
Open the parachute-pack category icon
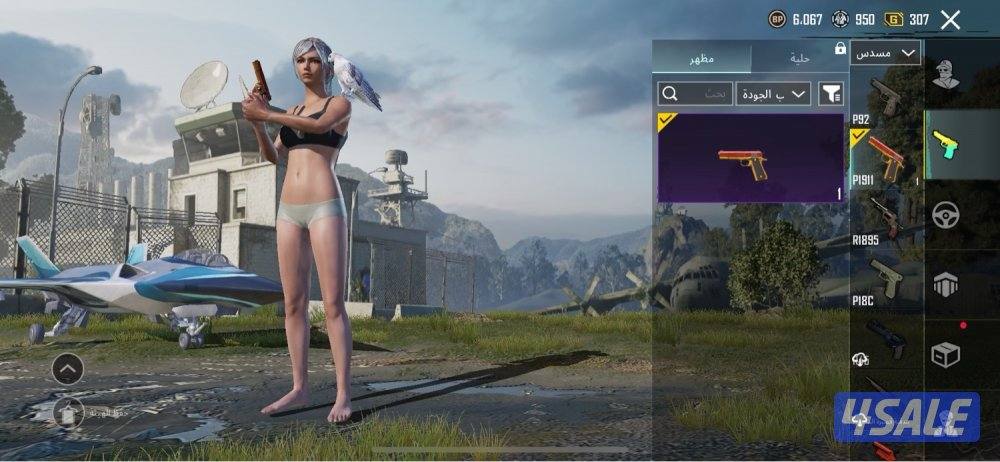946,284
